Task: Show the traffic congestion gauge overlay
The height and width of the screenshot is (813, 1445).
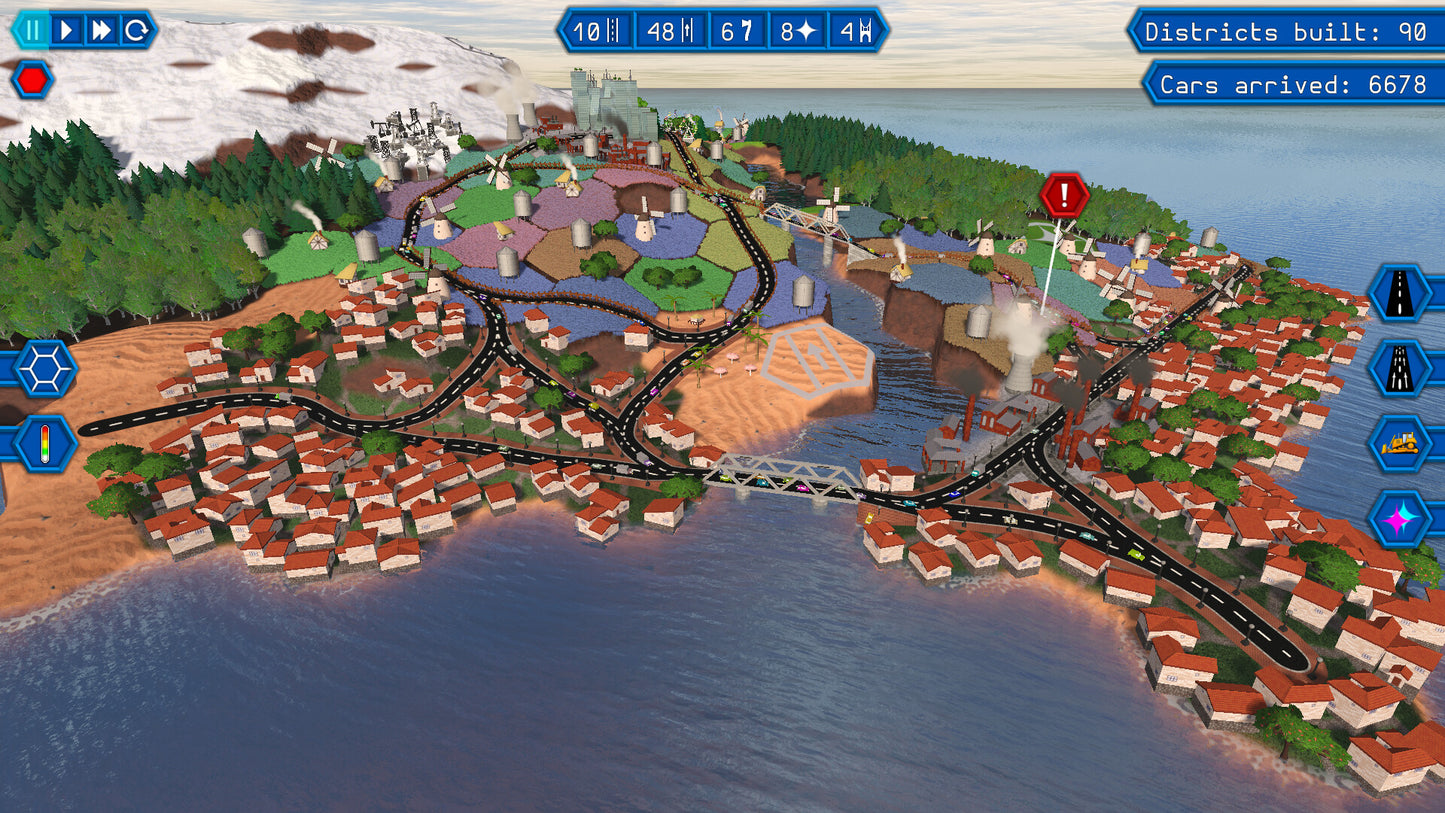Action: tap(45, 443)
